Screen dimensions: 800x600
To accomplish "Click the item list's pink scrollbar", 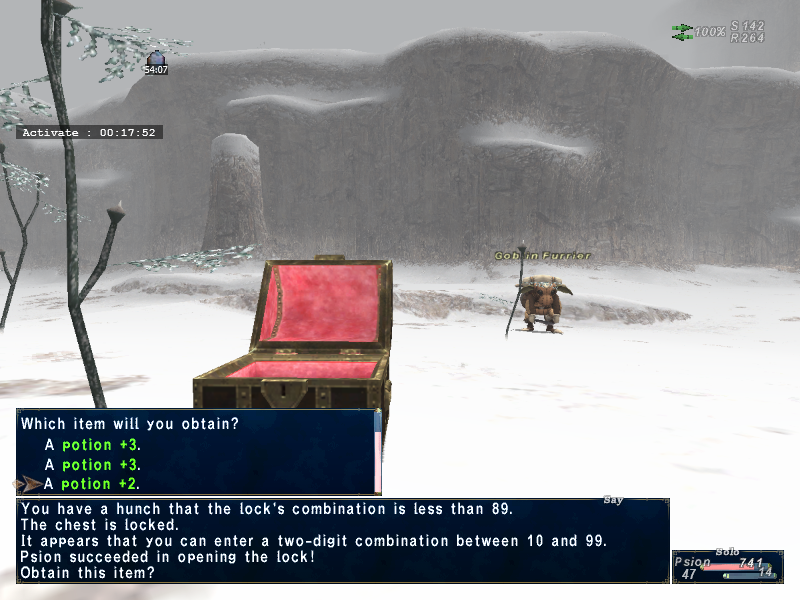I will coord(377,462).
